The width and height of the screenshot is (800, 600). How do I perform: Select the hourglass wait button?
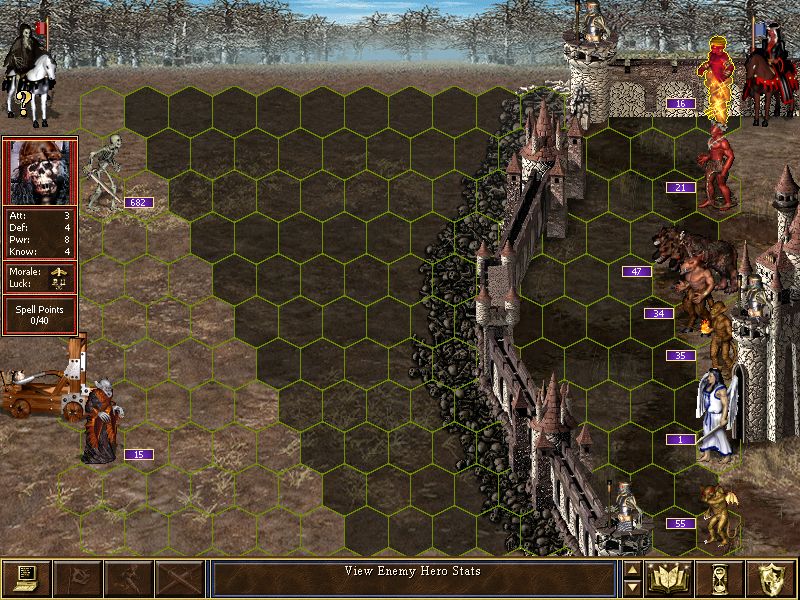pyautogui.click(x=719, y=577)
